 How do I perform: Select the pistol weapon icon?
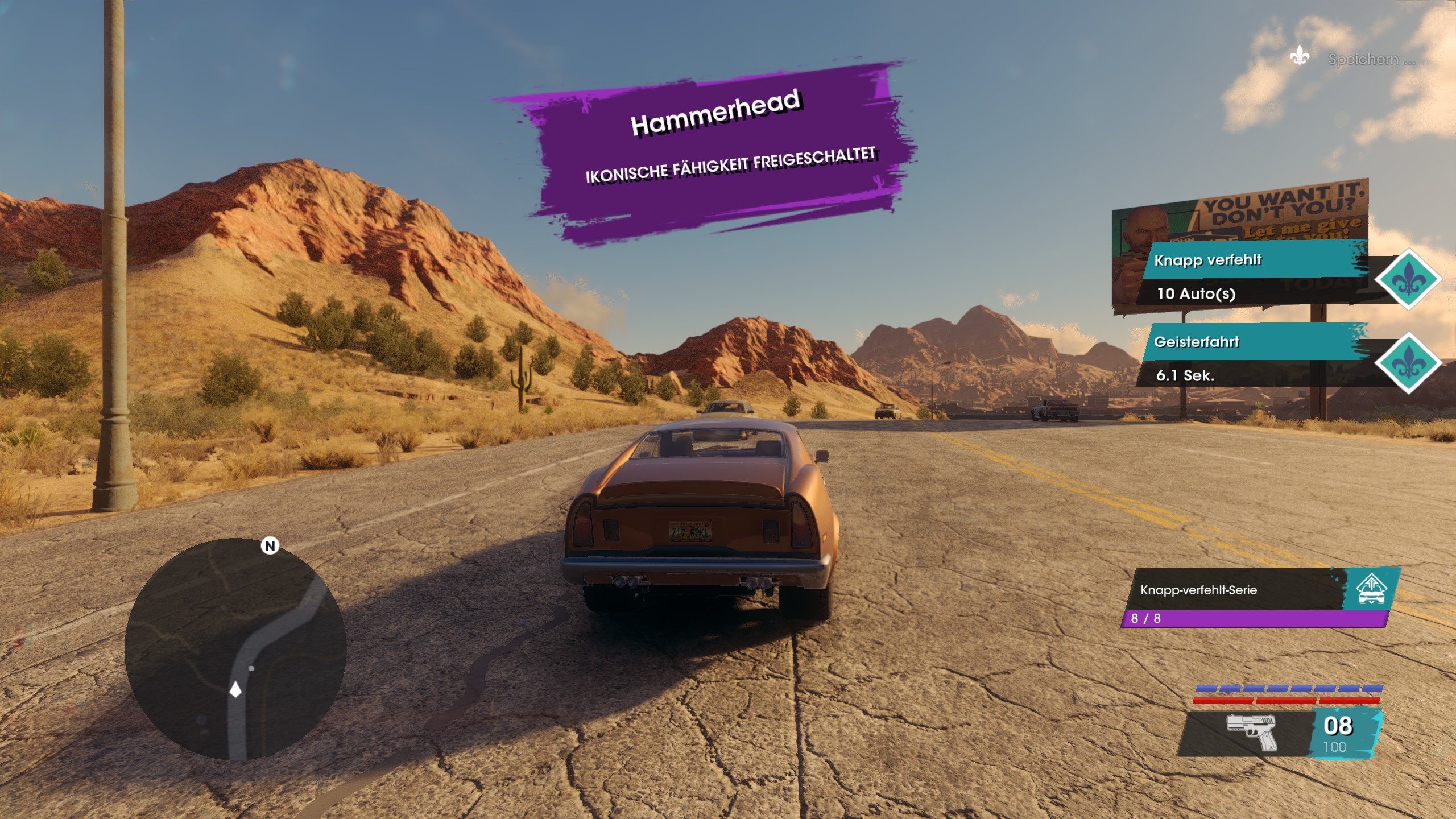pyautogui.click(x=1252, y=731)
